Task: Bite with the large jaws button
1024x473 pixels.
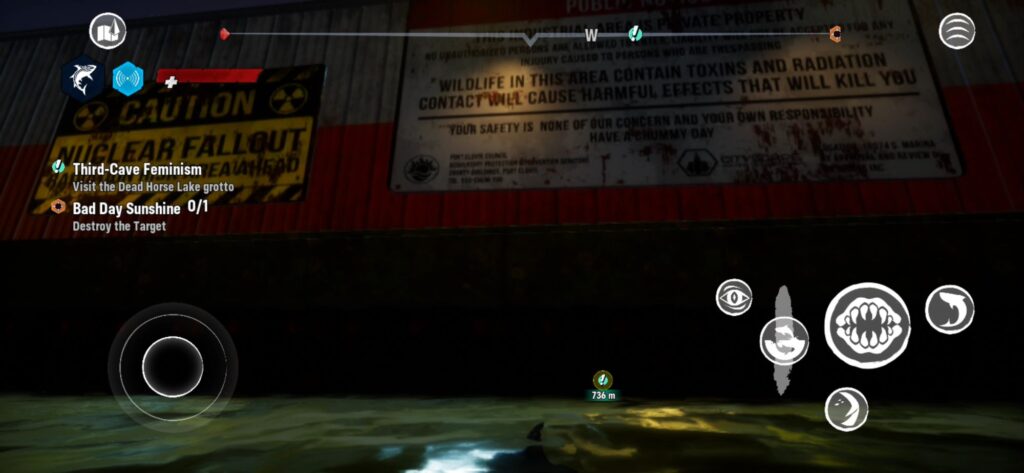Action: tap(866, 325)
